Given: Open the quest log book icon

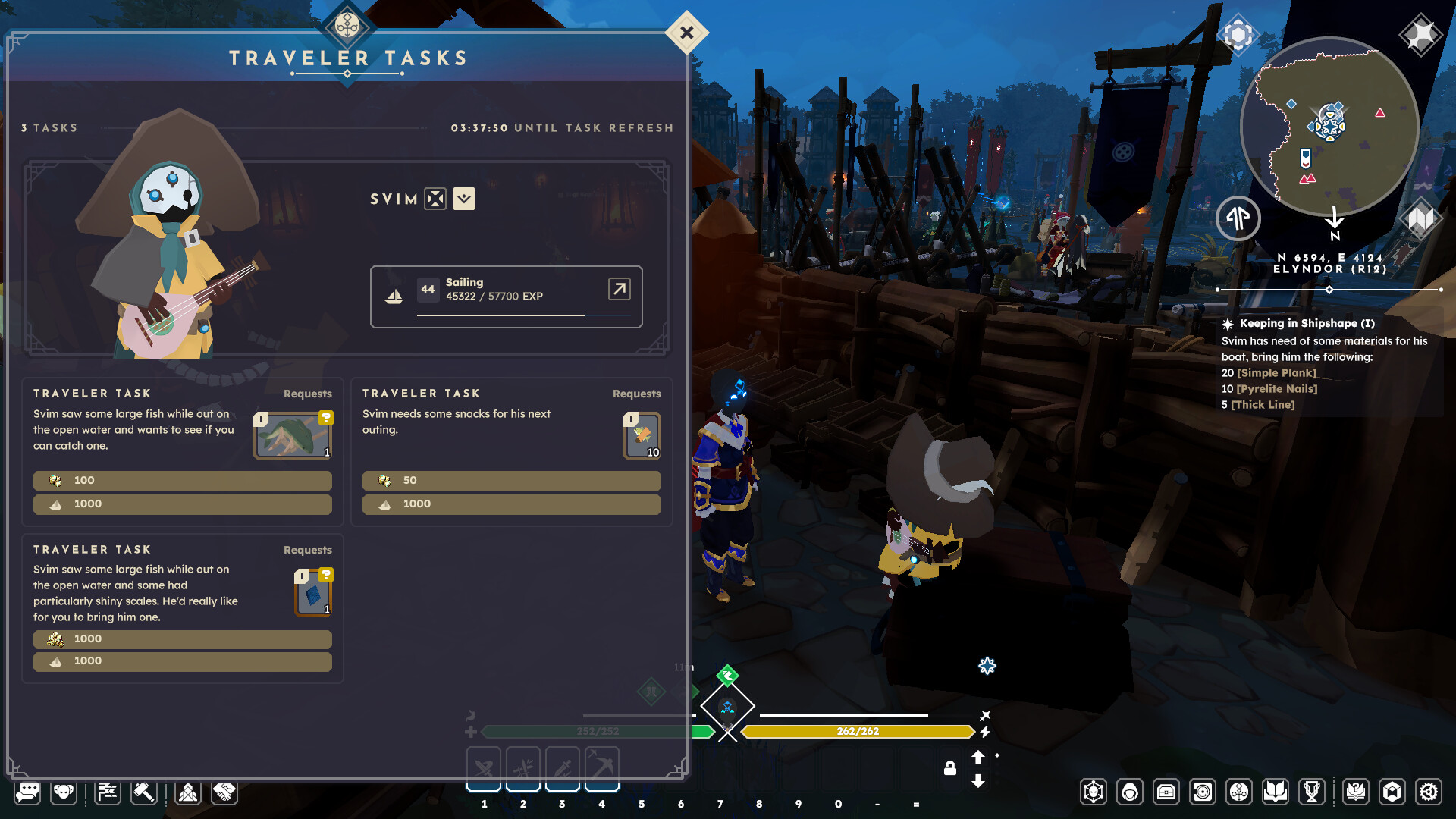Looking at the screenshot, I should pyautogui.click(x=1275, y=792).
